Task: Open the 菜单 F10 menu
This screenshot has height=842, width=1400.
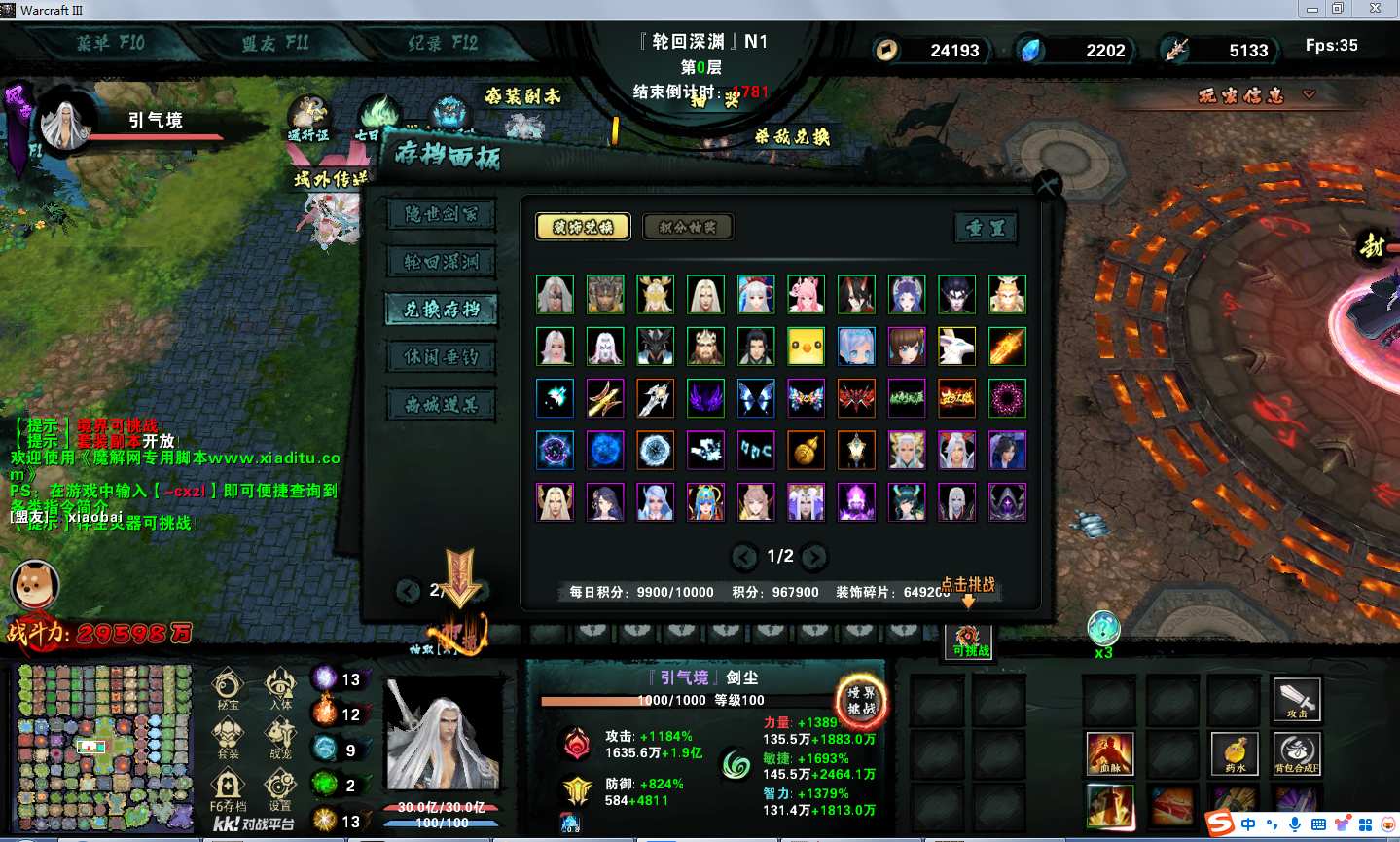Action: tap(110, 43)
